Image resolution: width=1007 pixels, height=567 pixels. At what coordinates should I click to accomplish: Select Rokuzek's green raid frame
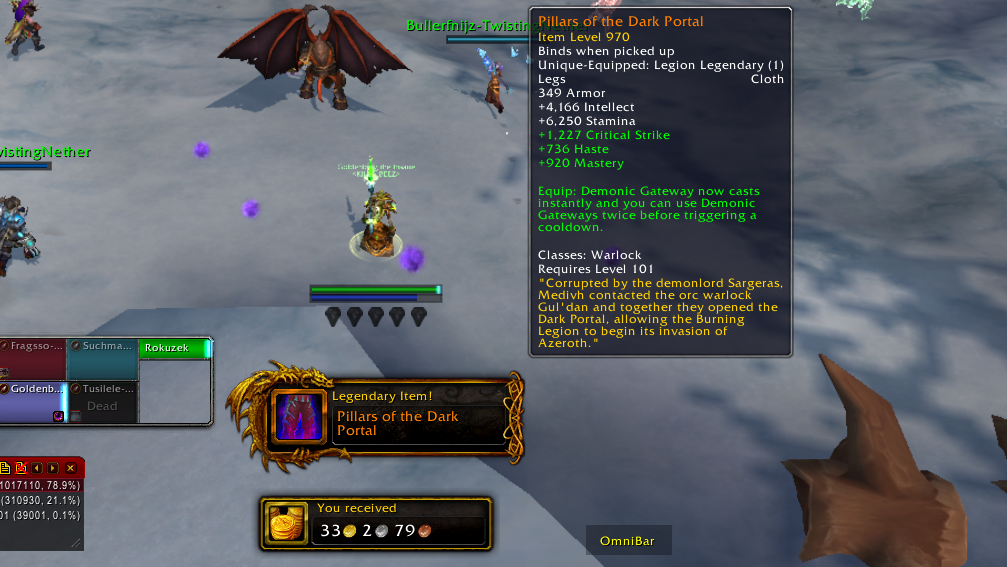click(x=175, y=348)
